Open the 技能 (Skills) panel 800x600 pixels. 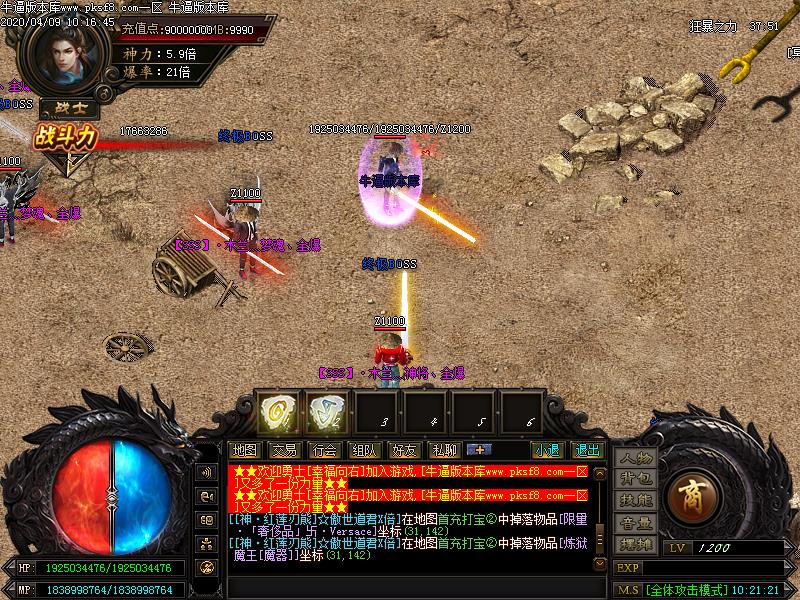click(634, 500)
